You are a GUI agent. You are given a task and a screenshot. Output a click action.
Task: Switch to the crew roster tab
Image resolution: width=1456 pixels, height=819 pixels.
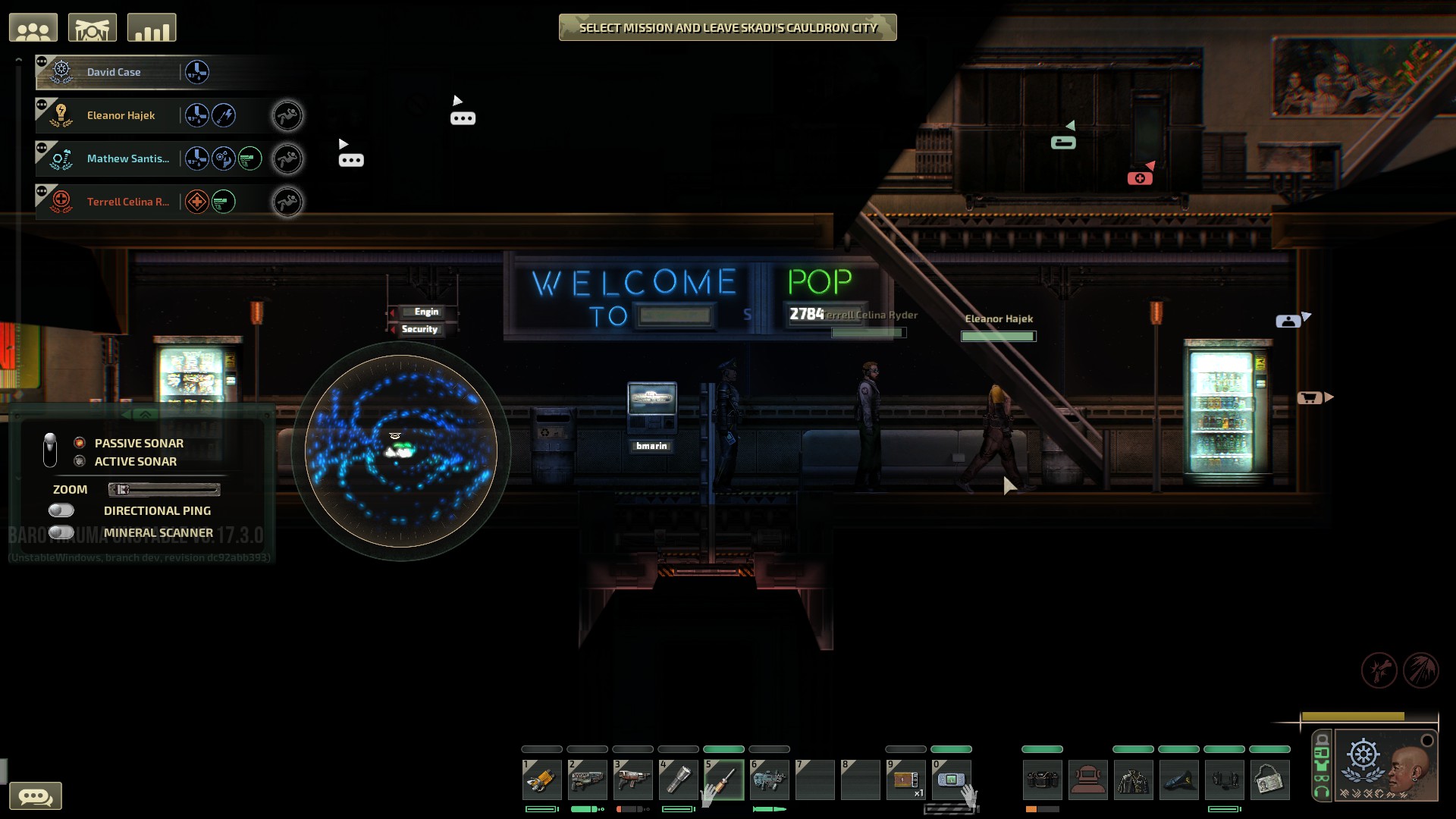pyautogui.click(x=34, y=27)
